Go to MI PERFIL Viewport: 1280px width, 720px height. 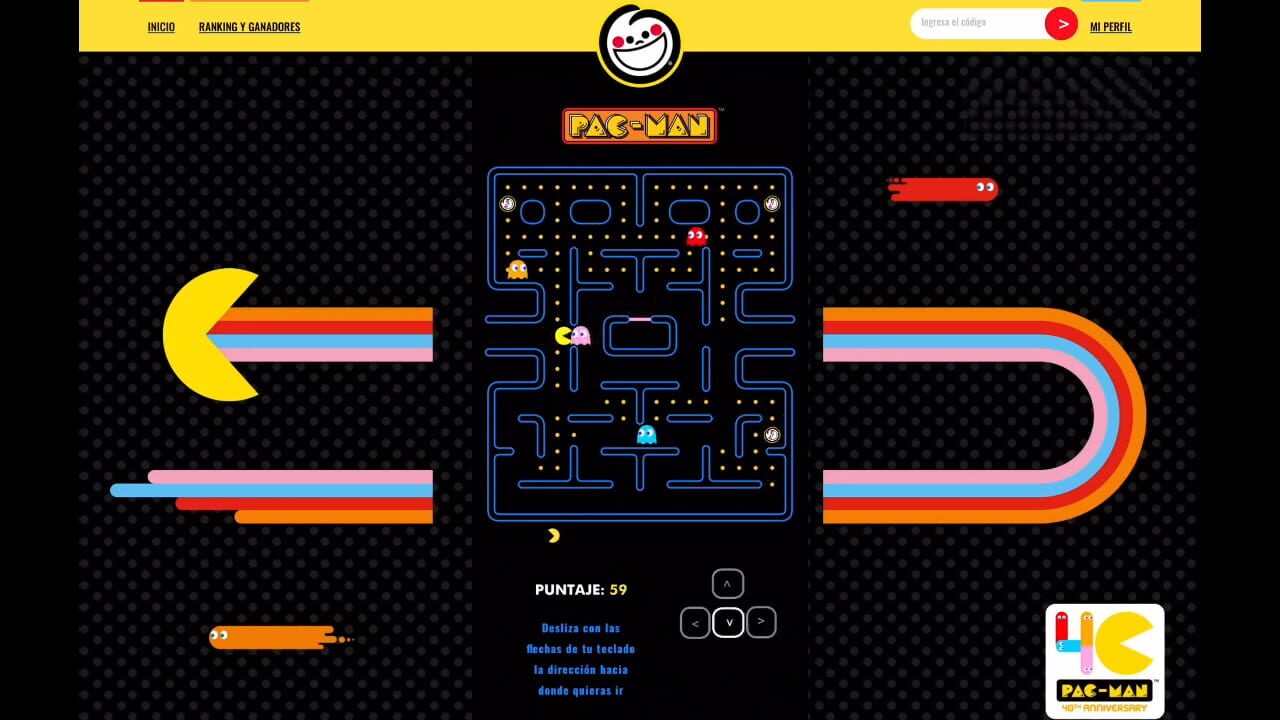point(1110,26)
